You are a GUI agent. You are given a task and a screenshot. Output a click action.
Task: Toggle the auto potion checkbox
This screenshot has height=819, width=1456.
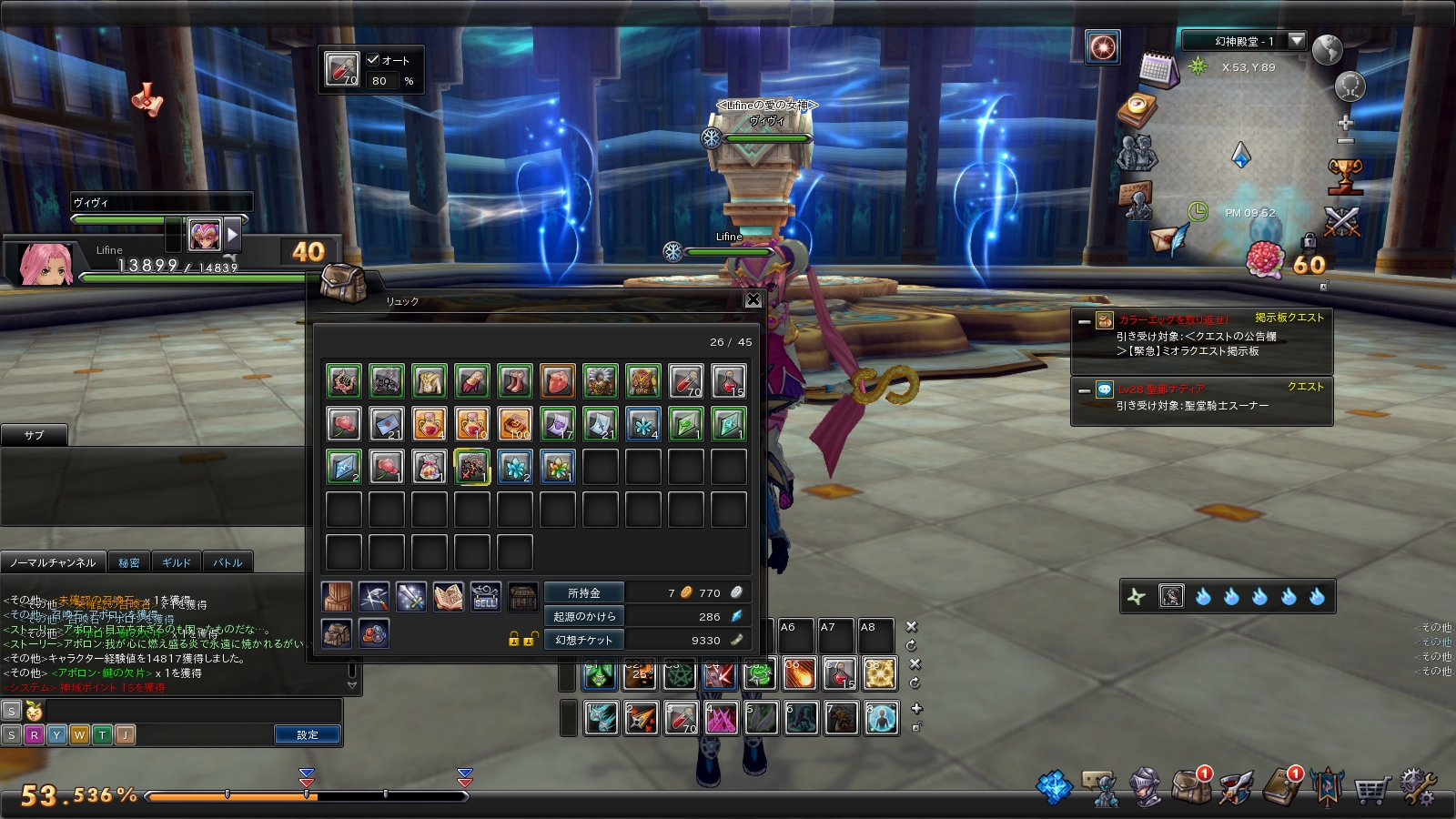[x=373, y=60]
